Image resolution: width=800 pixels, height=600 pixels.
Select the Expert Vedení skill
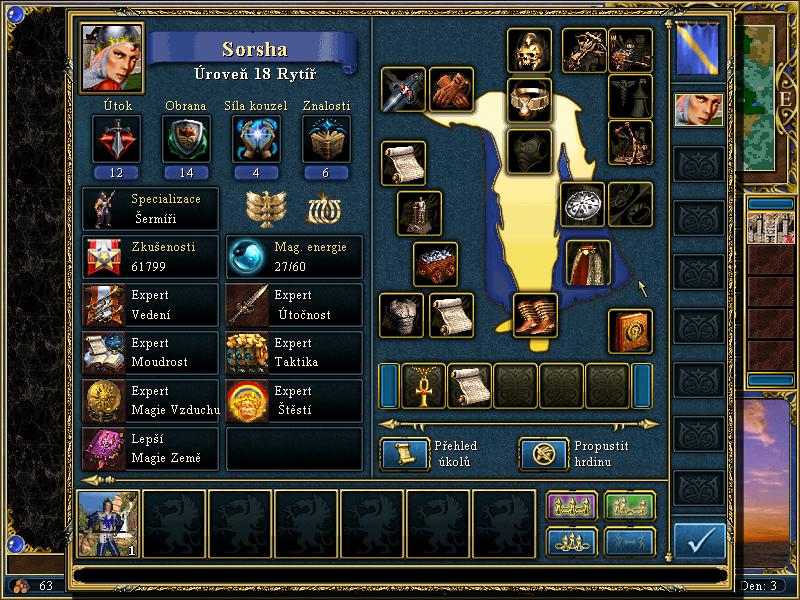pos(150,304)
